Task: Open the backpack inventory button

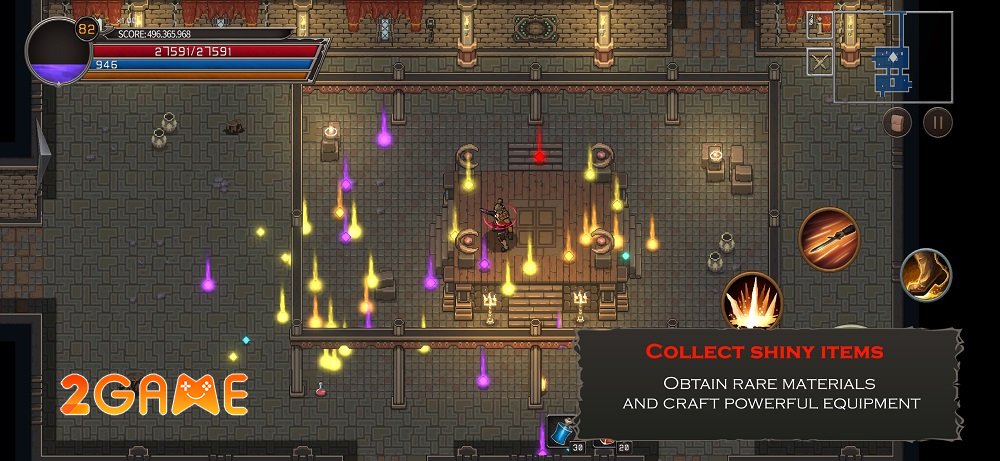Action: 897,122
